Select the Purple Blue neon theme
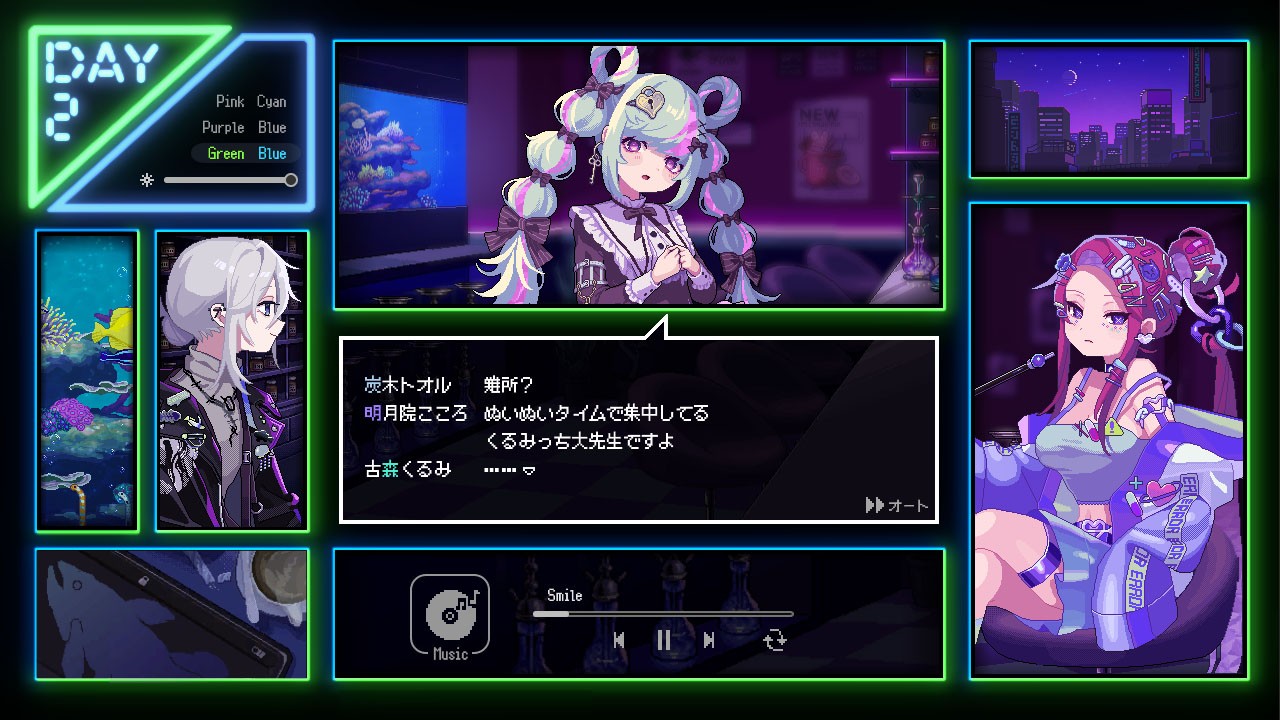Screen dimensions: 1280x720 click(x=245, y=127)
